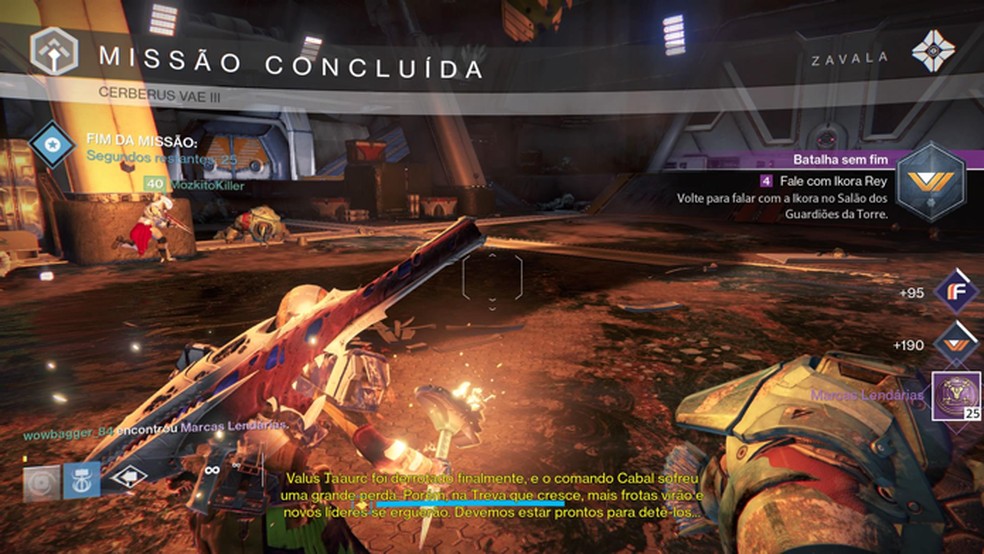Image resolution: width=984 pixels, height=554 pixels.
Task: Click the mission complete emblem icon
Action: coord(52,51)
